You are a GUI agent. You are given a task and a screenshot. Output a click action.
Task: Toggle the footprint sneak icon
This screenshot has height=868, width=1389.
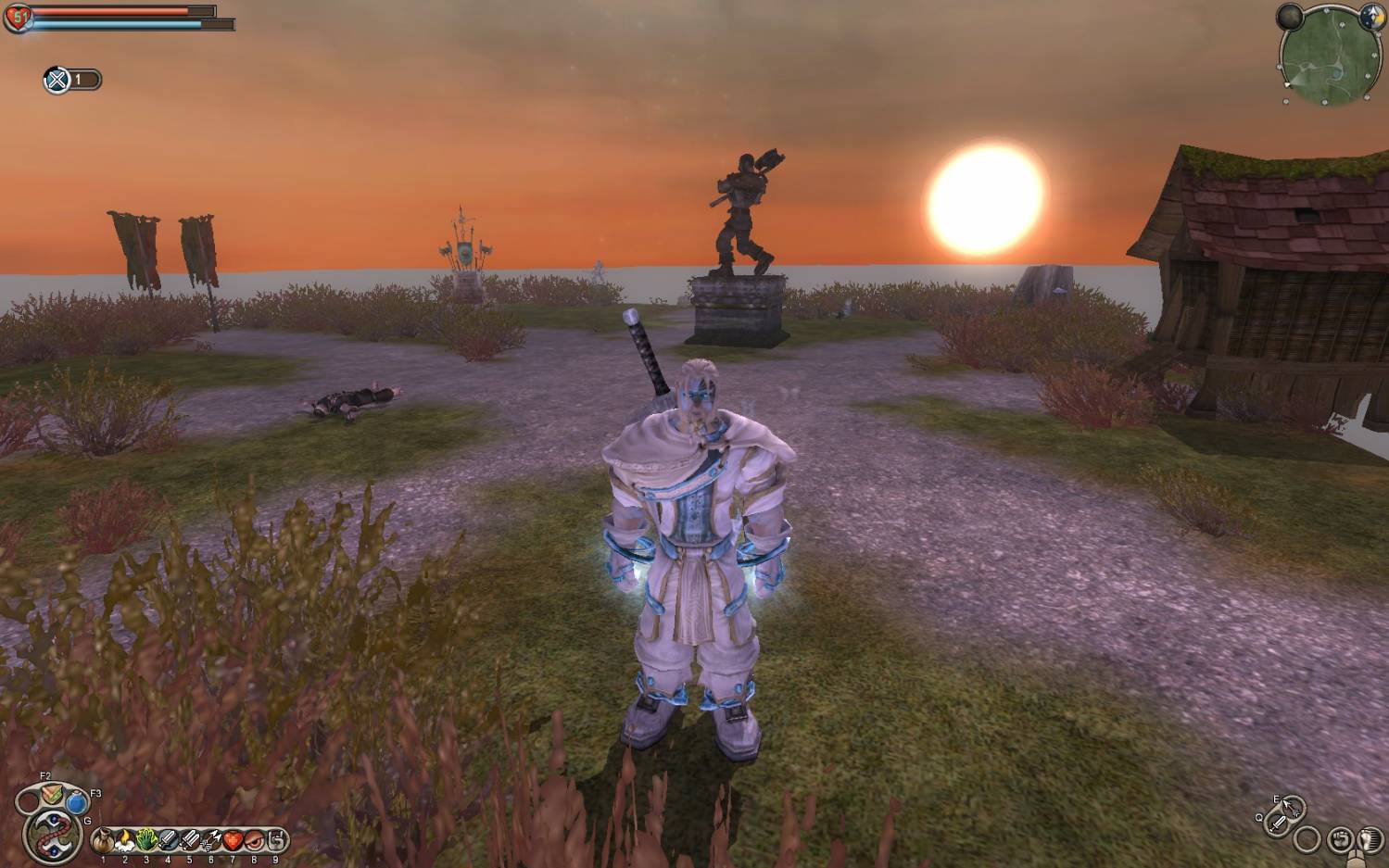coord(1369,839)
